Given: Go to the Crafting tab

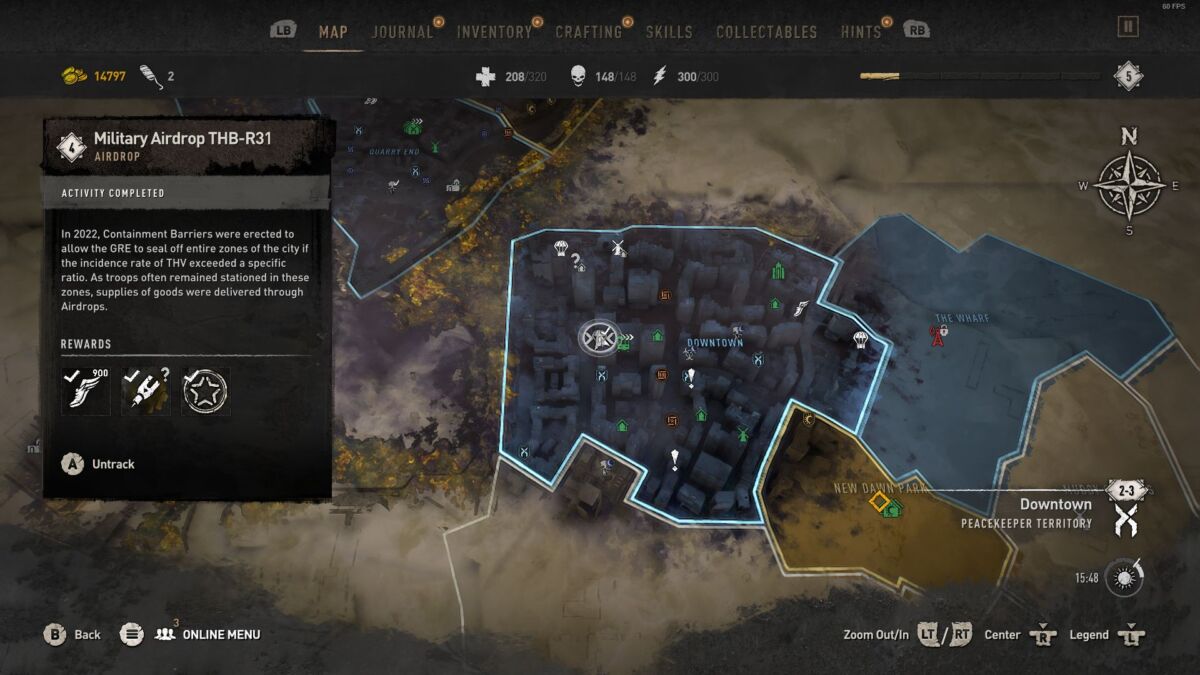Looking at the screenshot, I should [588, 32].
